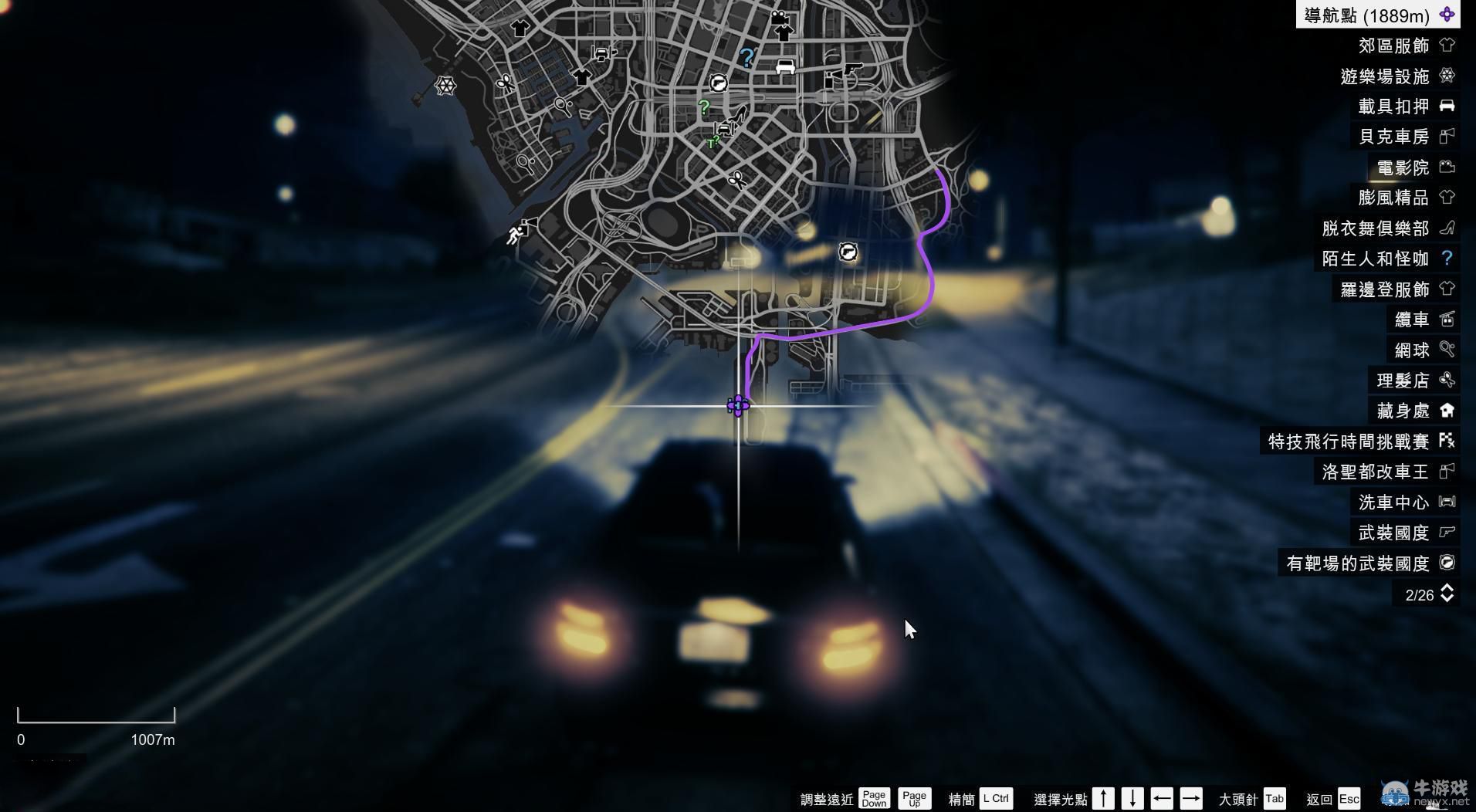Viewport: 1476px width, 812px height.
Task: Select the 洛聖都改車王 legend item
Action: [x=1376, y=472]
